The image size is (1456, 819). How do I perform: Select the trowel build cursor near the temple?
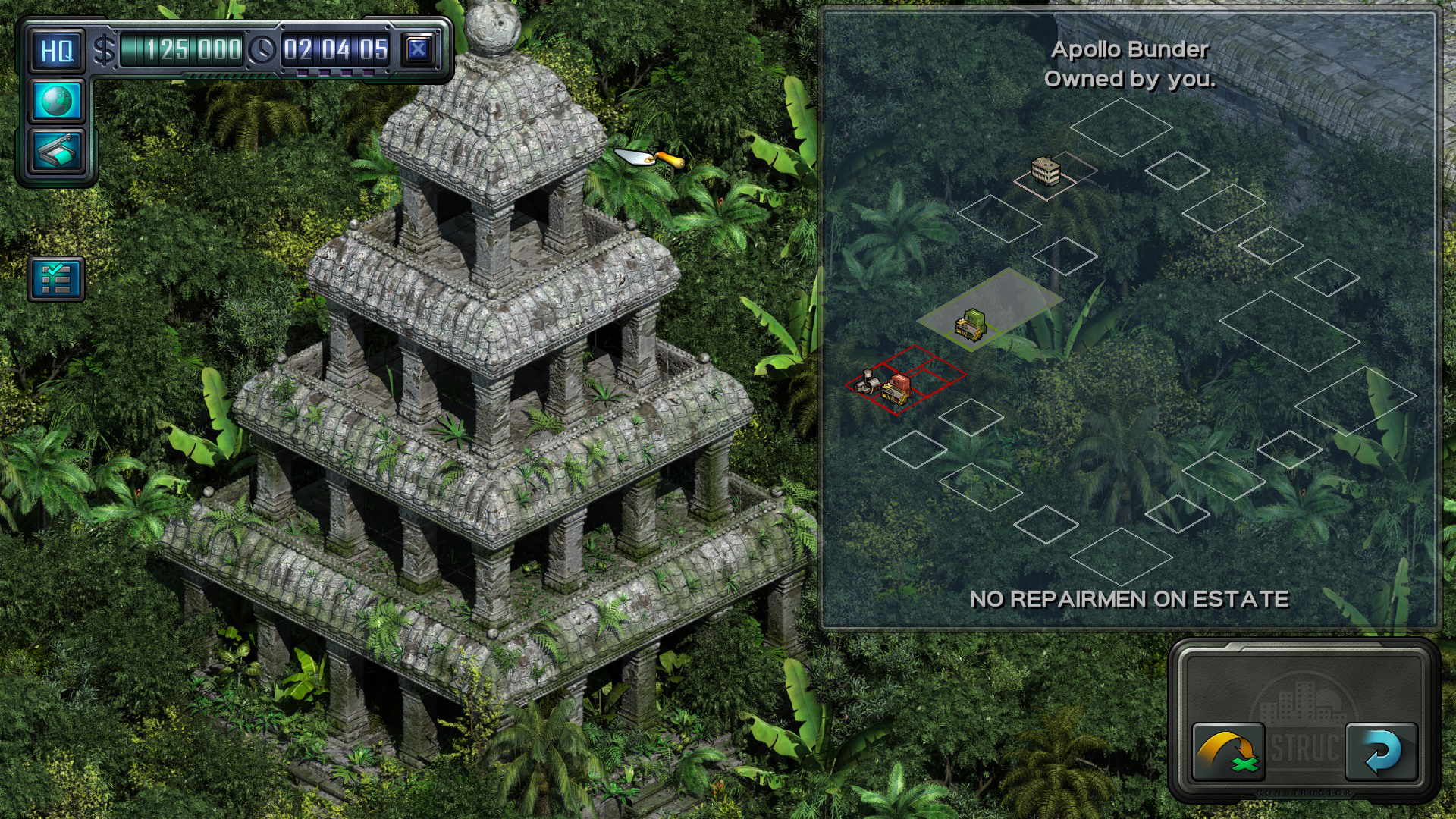[648, 157]
